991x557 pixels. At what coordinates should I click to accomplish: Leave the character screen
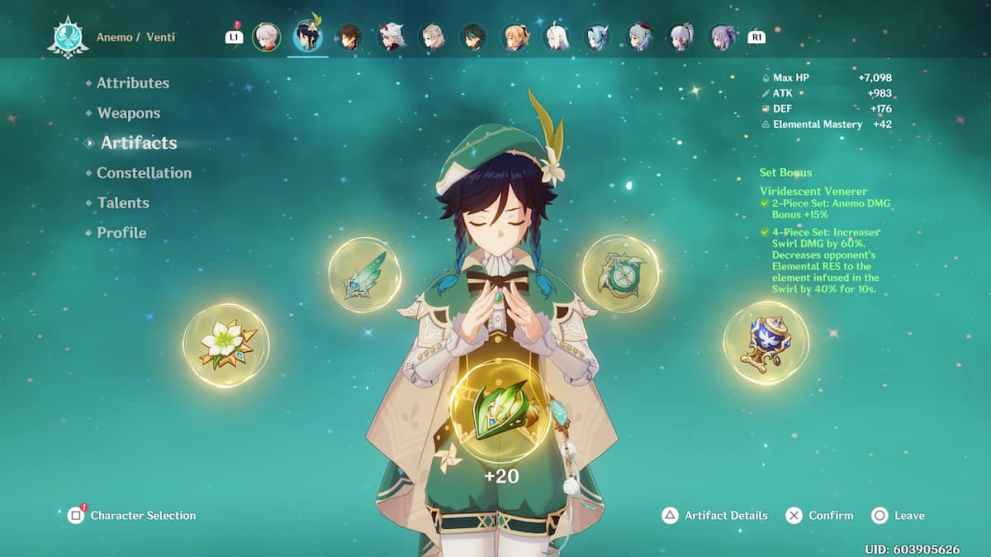[x=898, y=516]
